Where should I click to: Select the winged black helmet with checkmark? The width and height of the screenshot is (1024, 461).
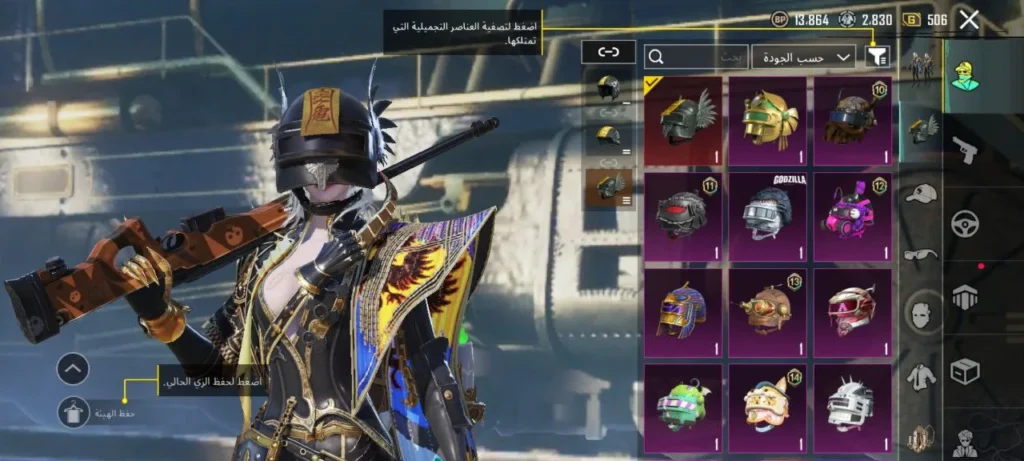pyautogui.click(x=683, y=121)
